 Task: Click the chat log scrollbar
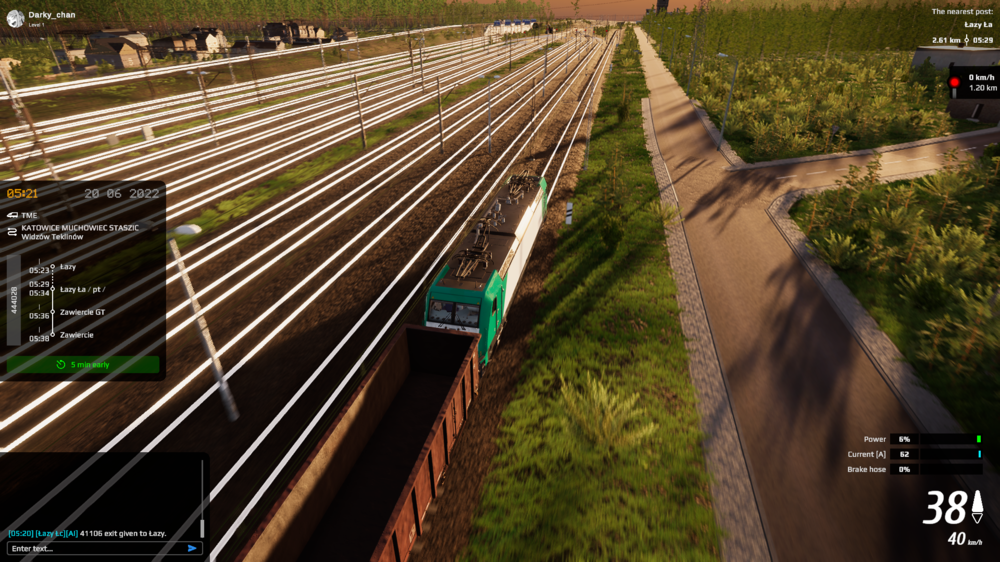[202, 500]
